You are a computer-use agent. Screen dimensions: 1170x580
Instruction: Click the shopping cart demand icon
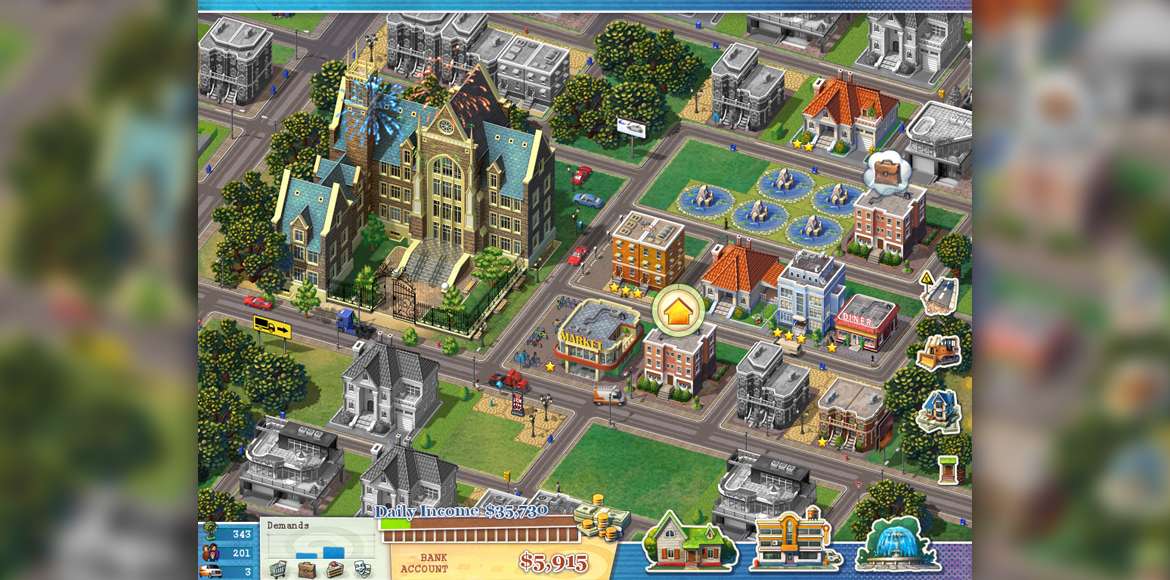pyautogui.click(x=278, y=569)
